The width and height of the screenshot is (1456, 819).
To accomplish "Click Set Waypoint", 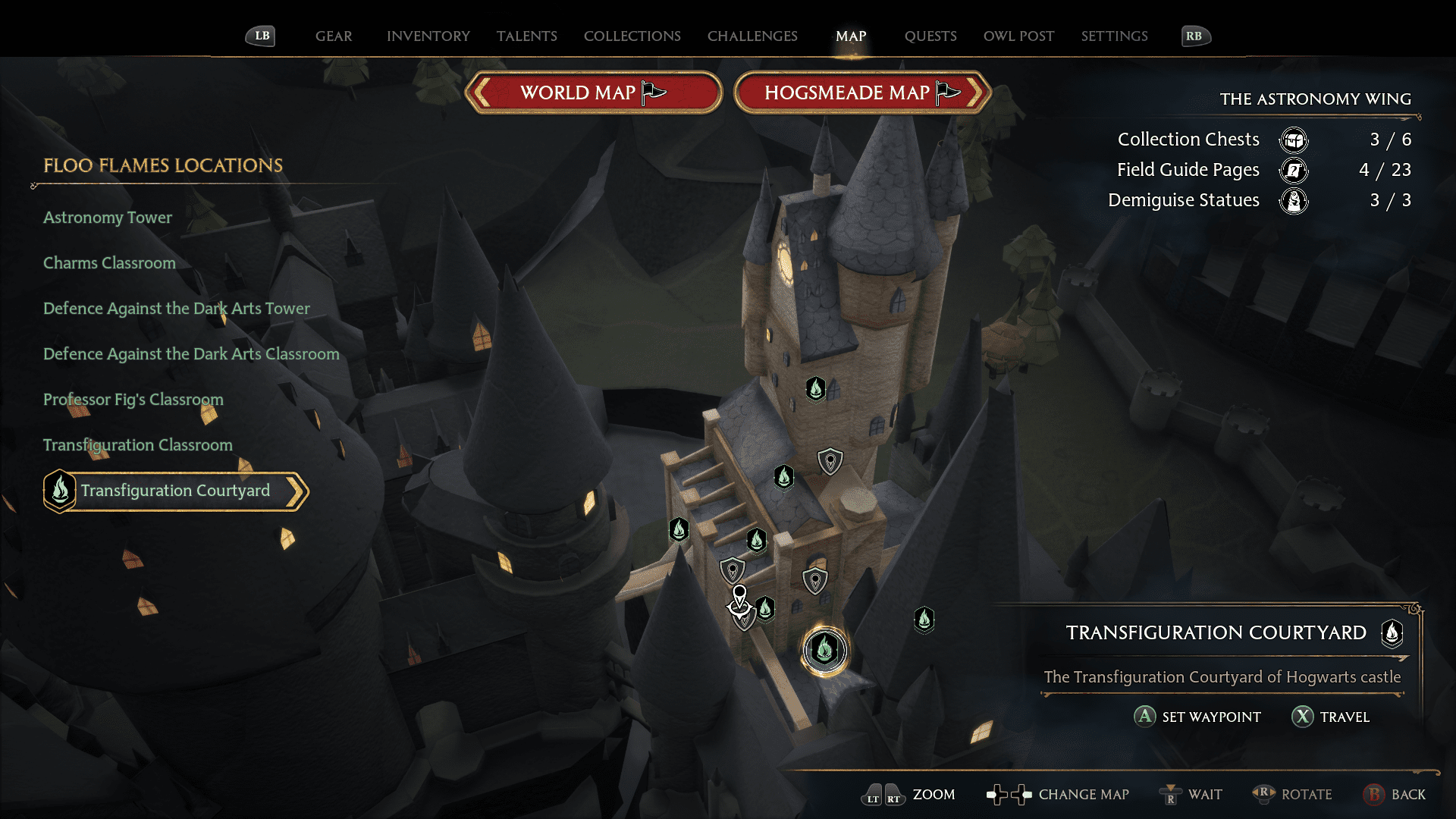I will coord(1197,717).
